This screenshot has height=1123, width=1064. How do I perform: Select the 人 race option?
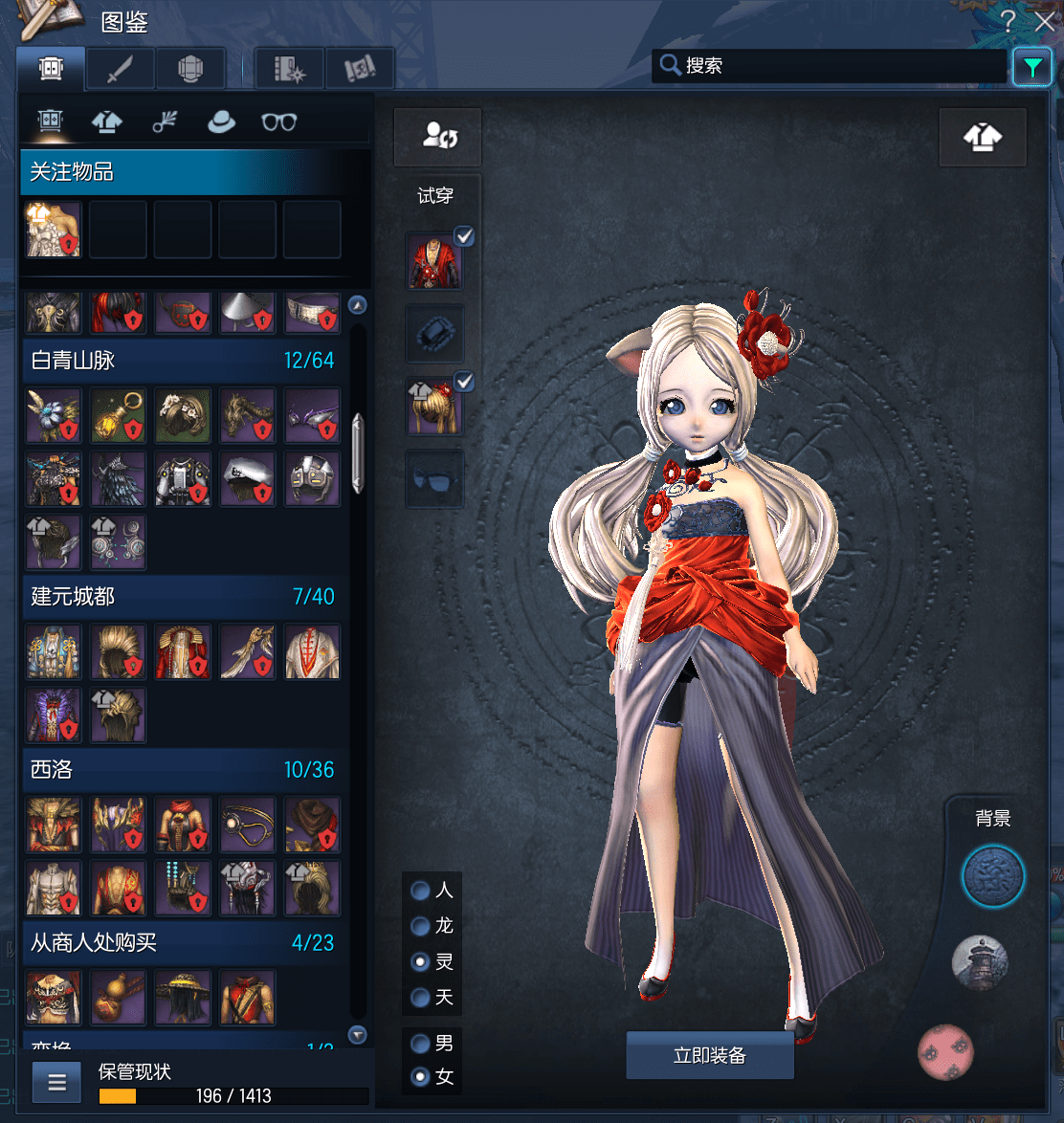[x=420, y=891]
